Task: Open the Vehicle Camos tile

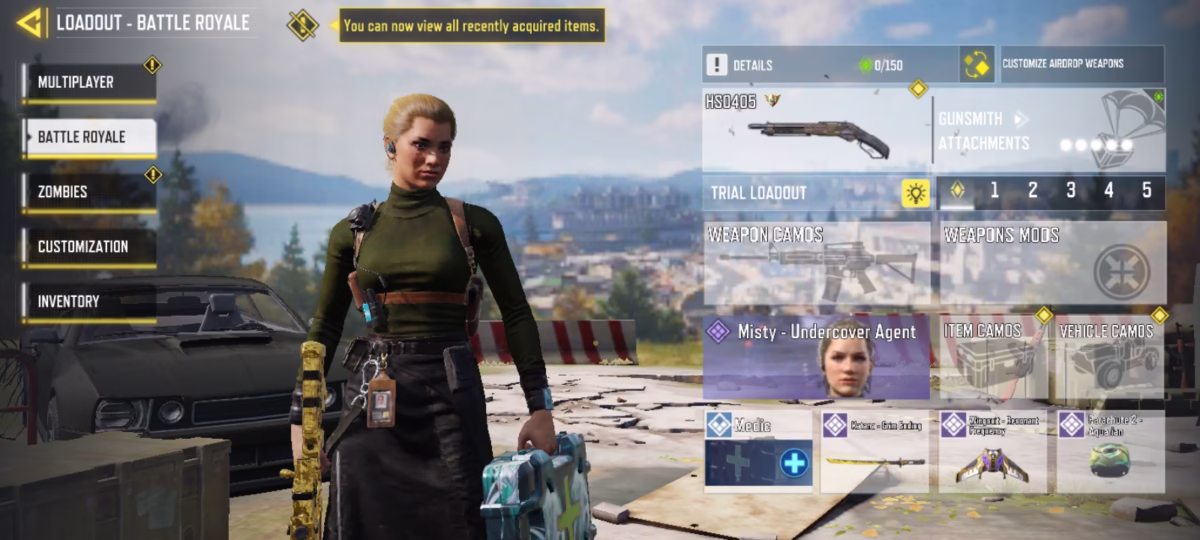Action: coord(1111,359)
